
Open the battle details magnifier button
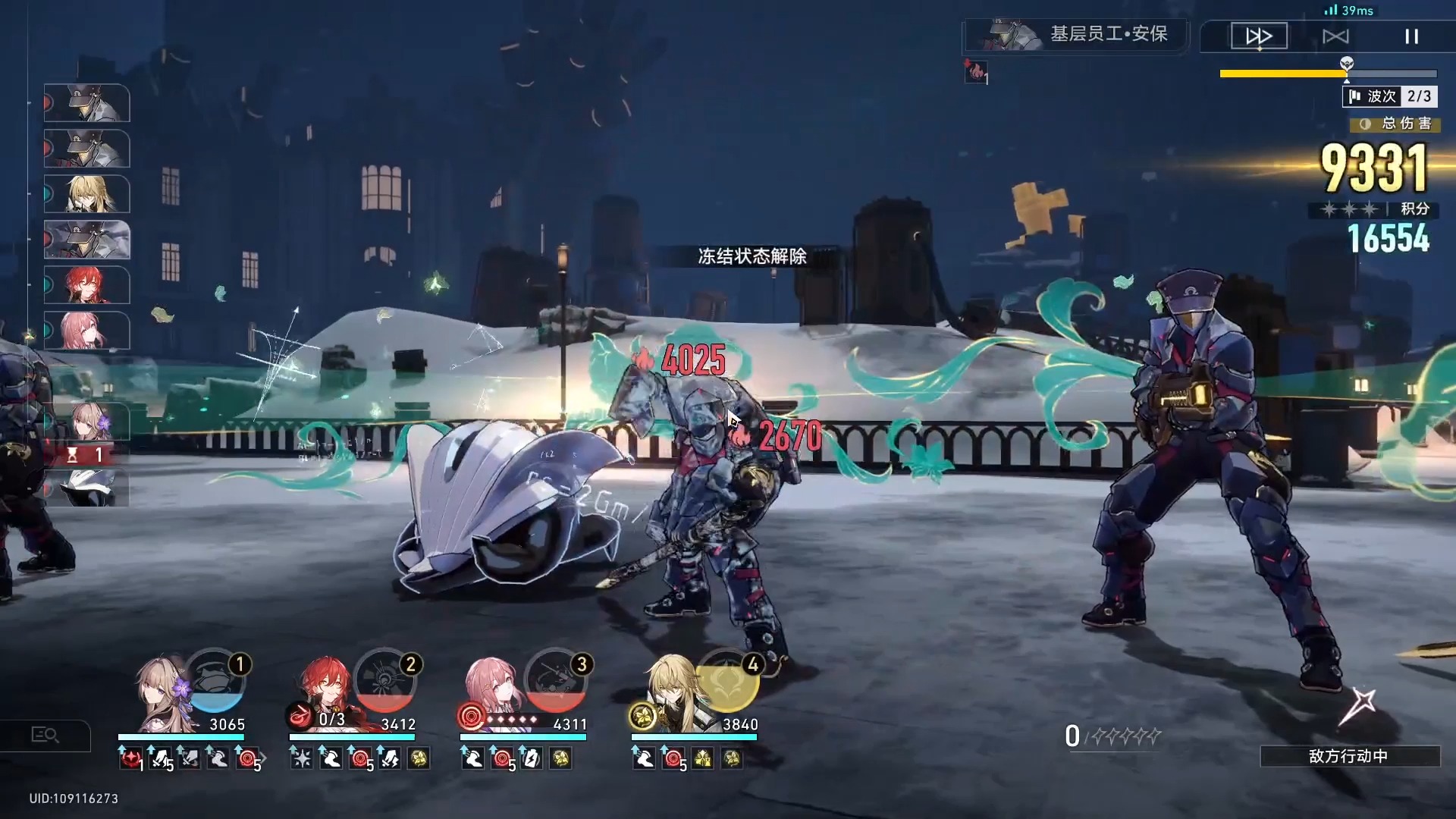click(x=45, y=735)
